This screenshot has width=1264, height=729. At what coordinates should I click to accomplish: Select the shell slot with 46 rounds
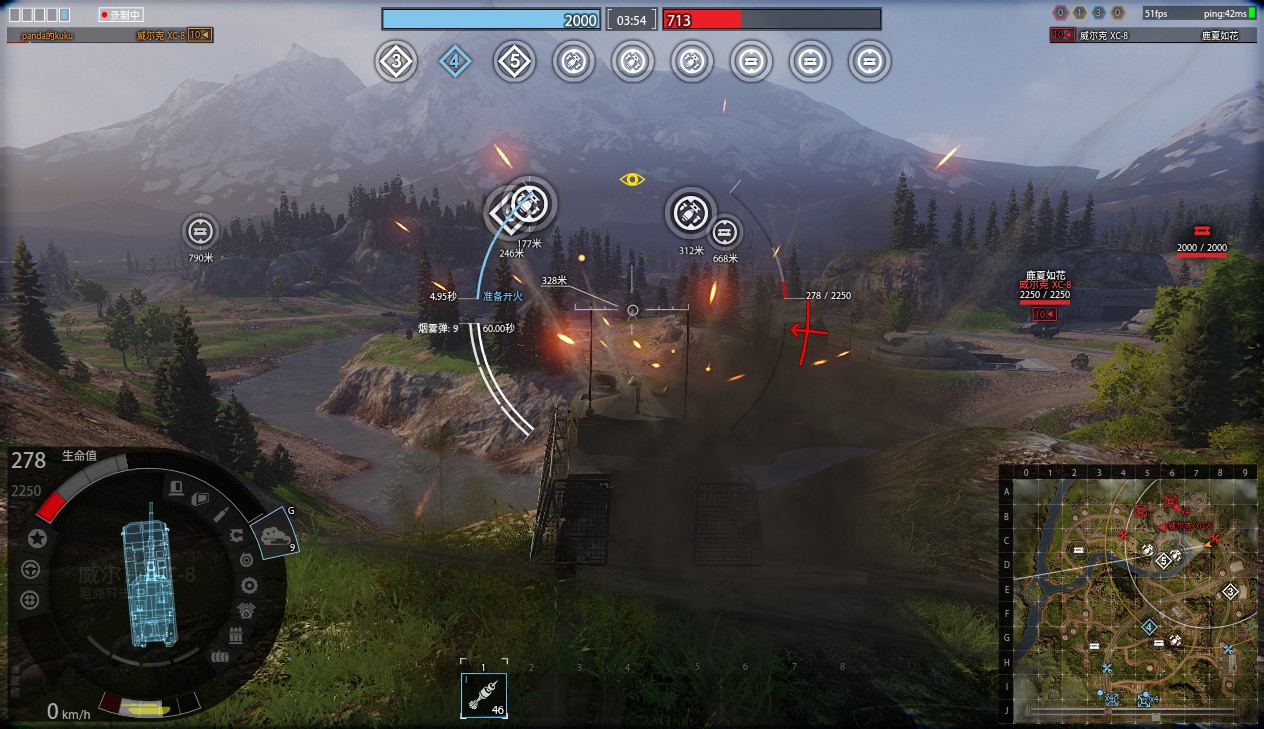click(x=484, y=694)
